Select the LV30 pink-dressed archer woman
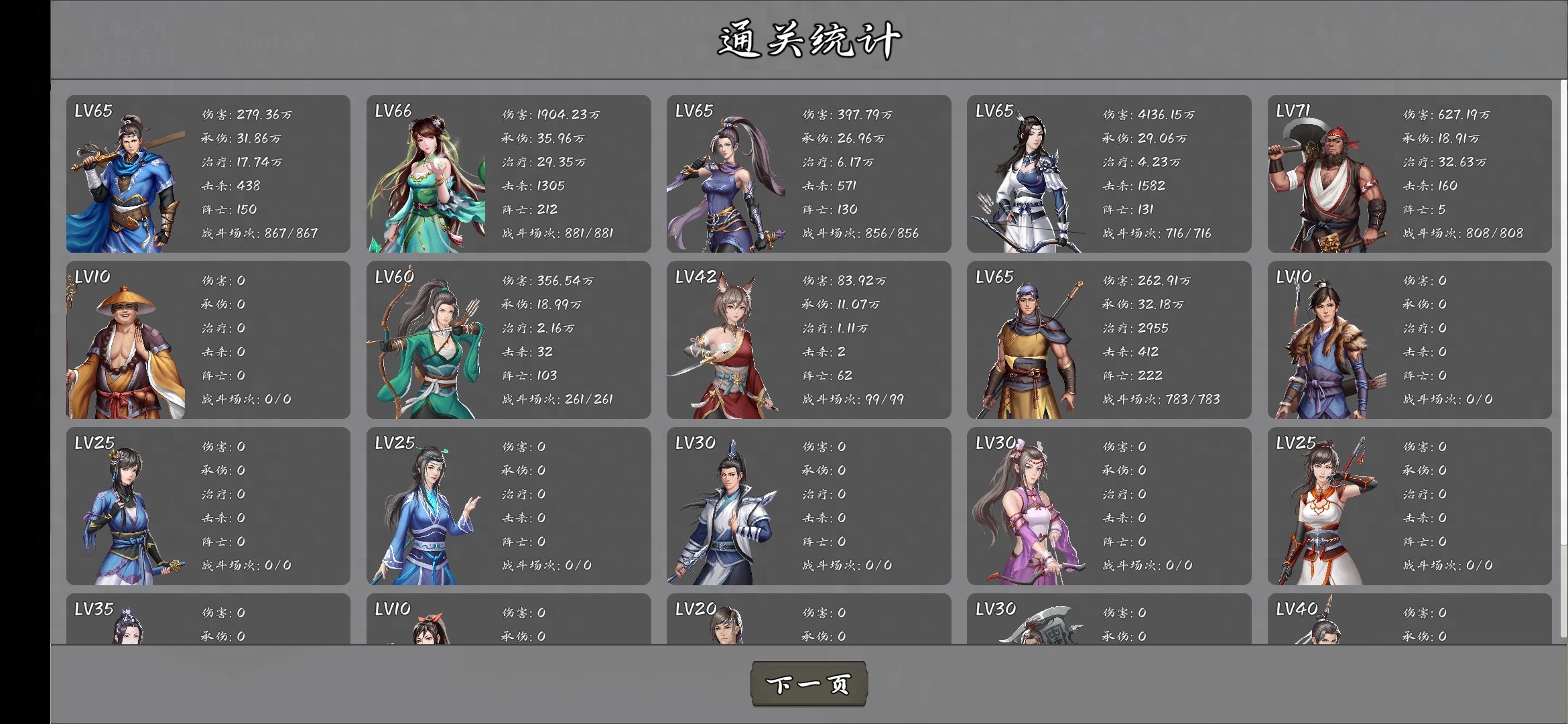1568x724 pixels. click(1025, 509)
